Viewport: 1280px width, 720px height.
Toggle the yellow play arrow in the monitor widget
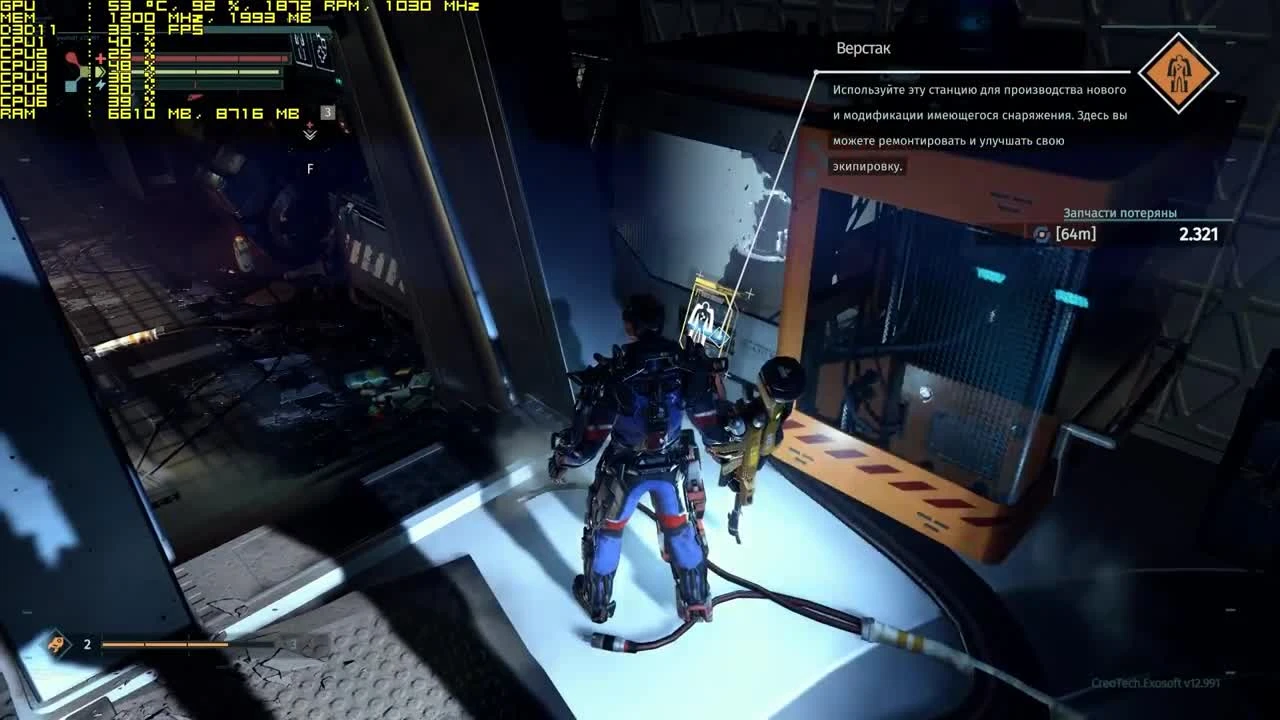(x=101, y=71)
